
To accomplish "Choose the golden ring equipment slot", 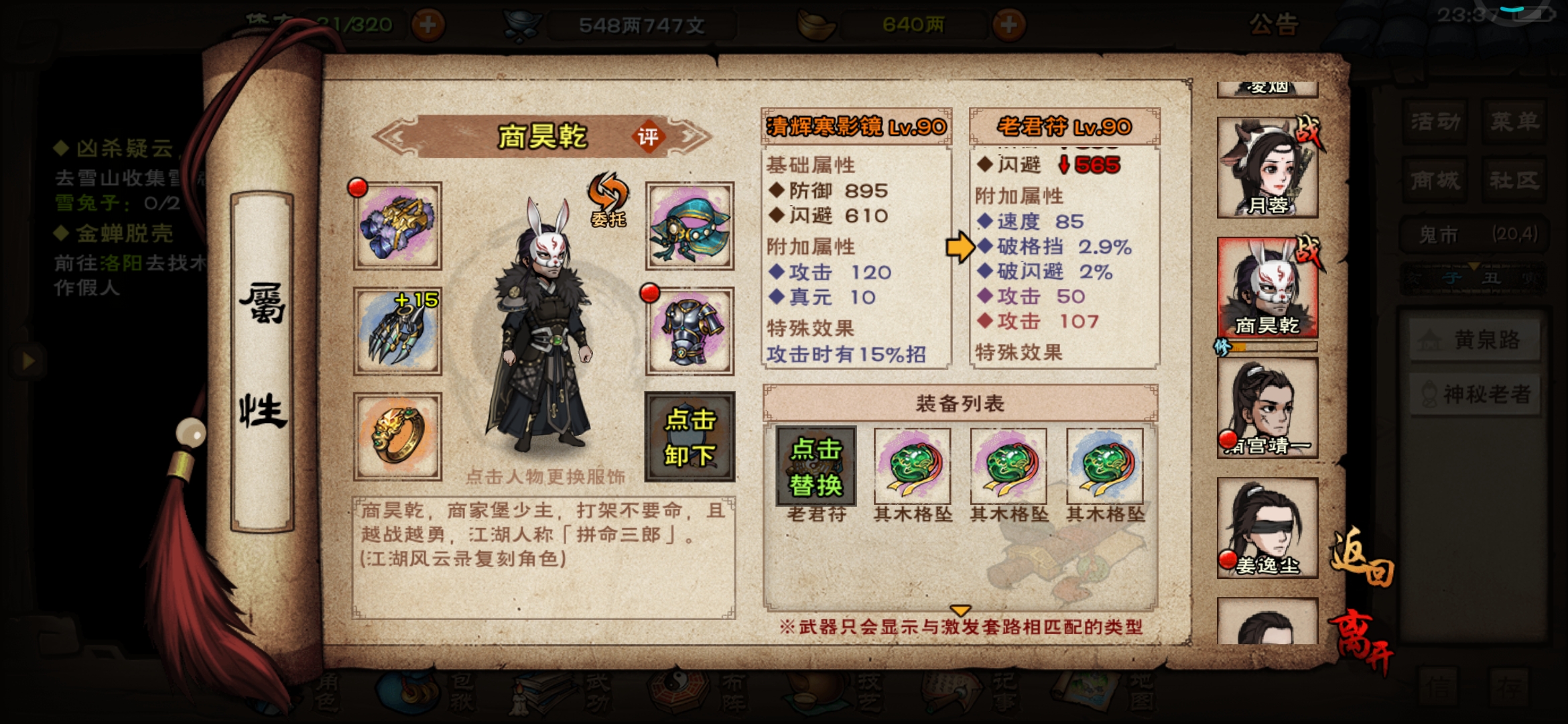I will (x=397, y=436).
